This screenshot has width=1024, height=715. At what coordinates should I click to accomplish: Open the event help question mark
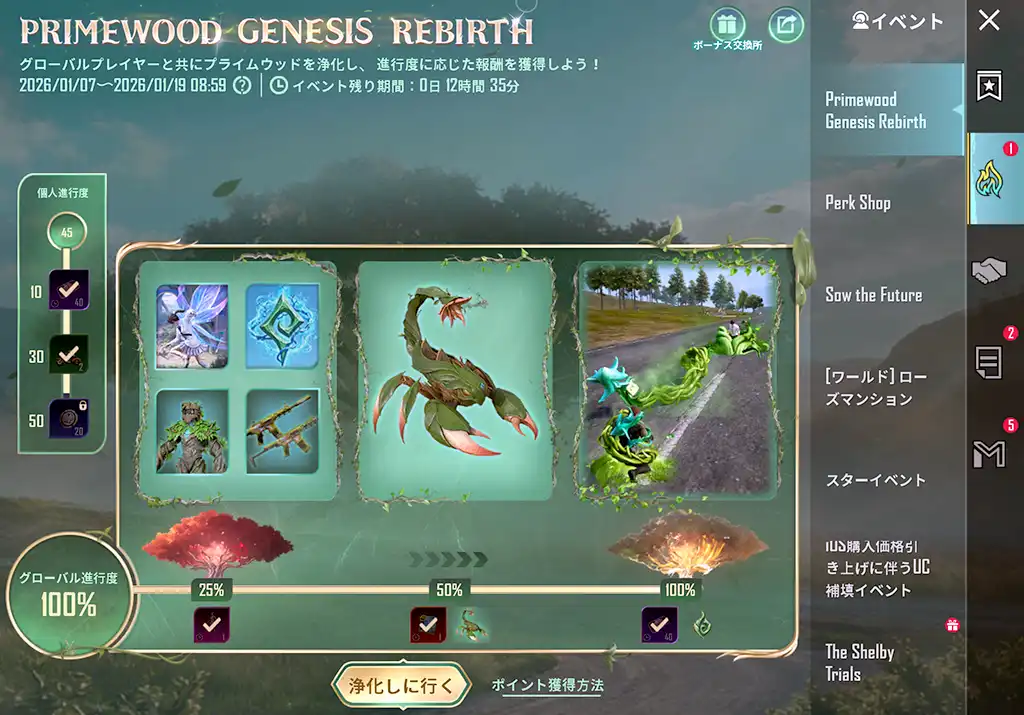pyautogui.click(x=242, y=85)
